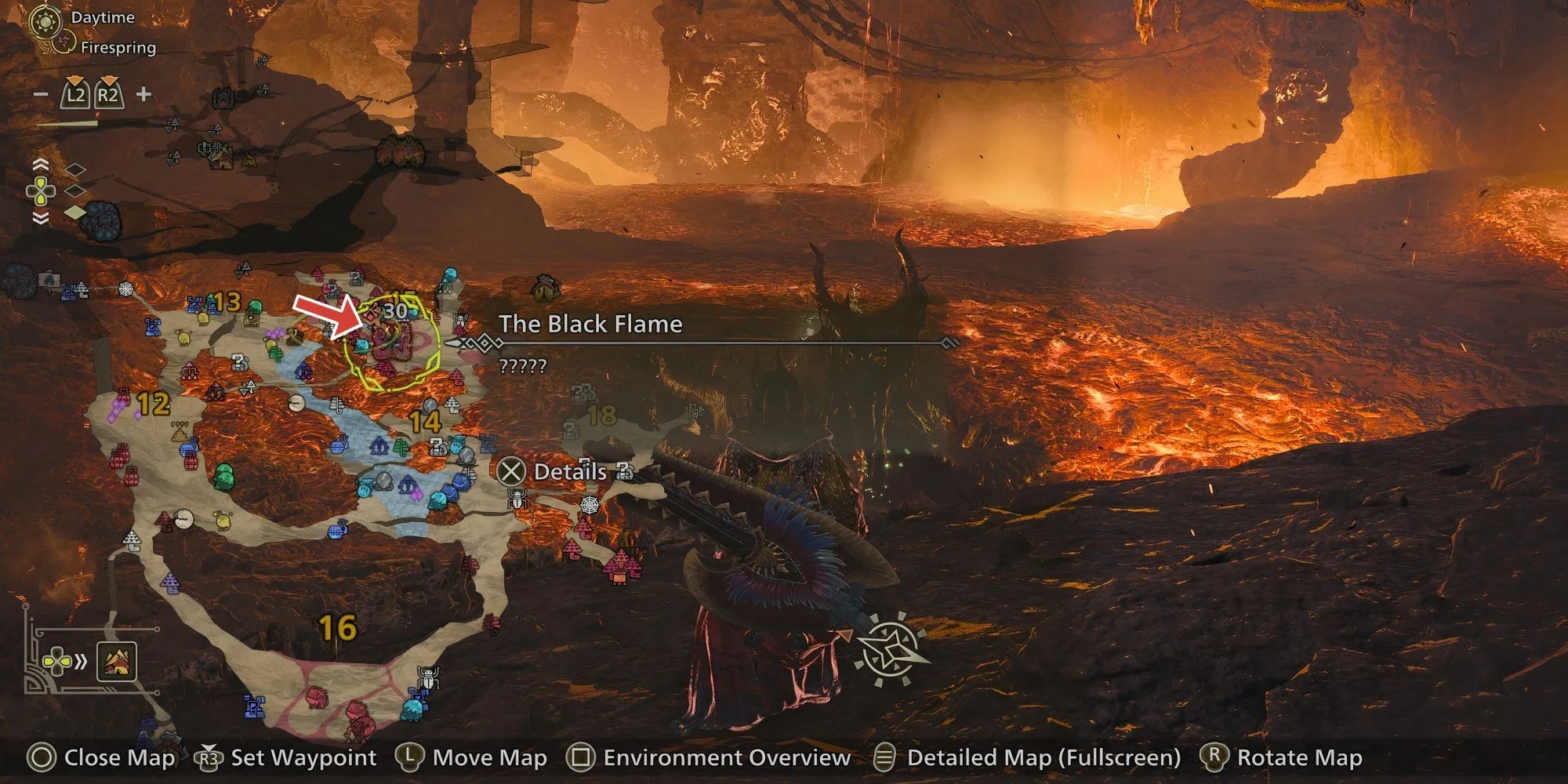Screen dimensions: 1568x784
Task: Select the highlighted bottom map layer diamond
Action: 74,212
